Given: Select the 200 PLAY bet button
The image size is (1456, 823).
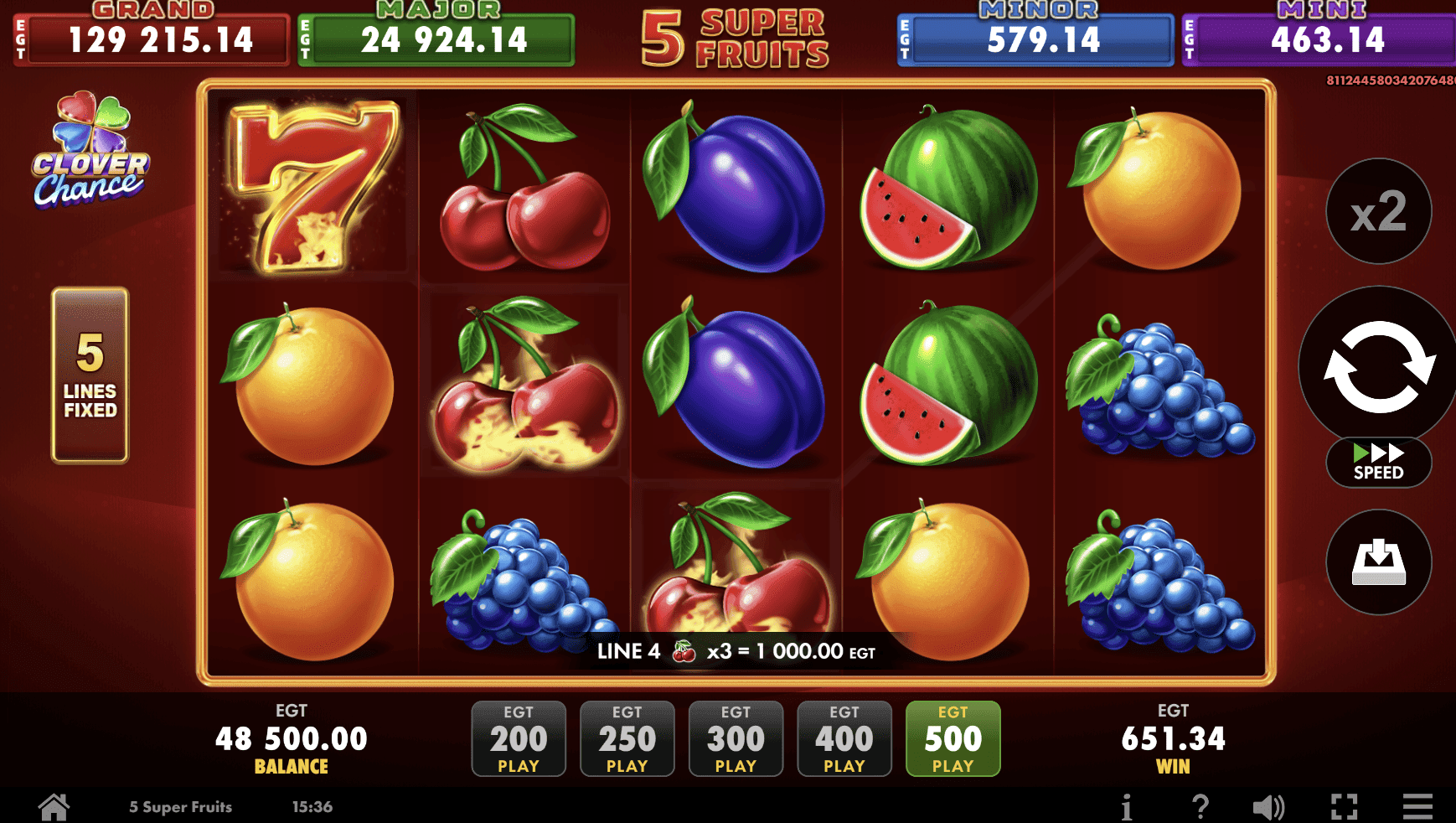Looking at the screenshot, I should [x=519, y=738].
